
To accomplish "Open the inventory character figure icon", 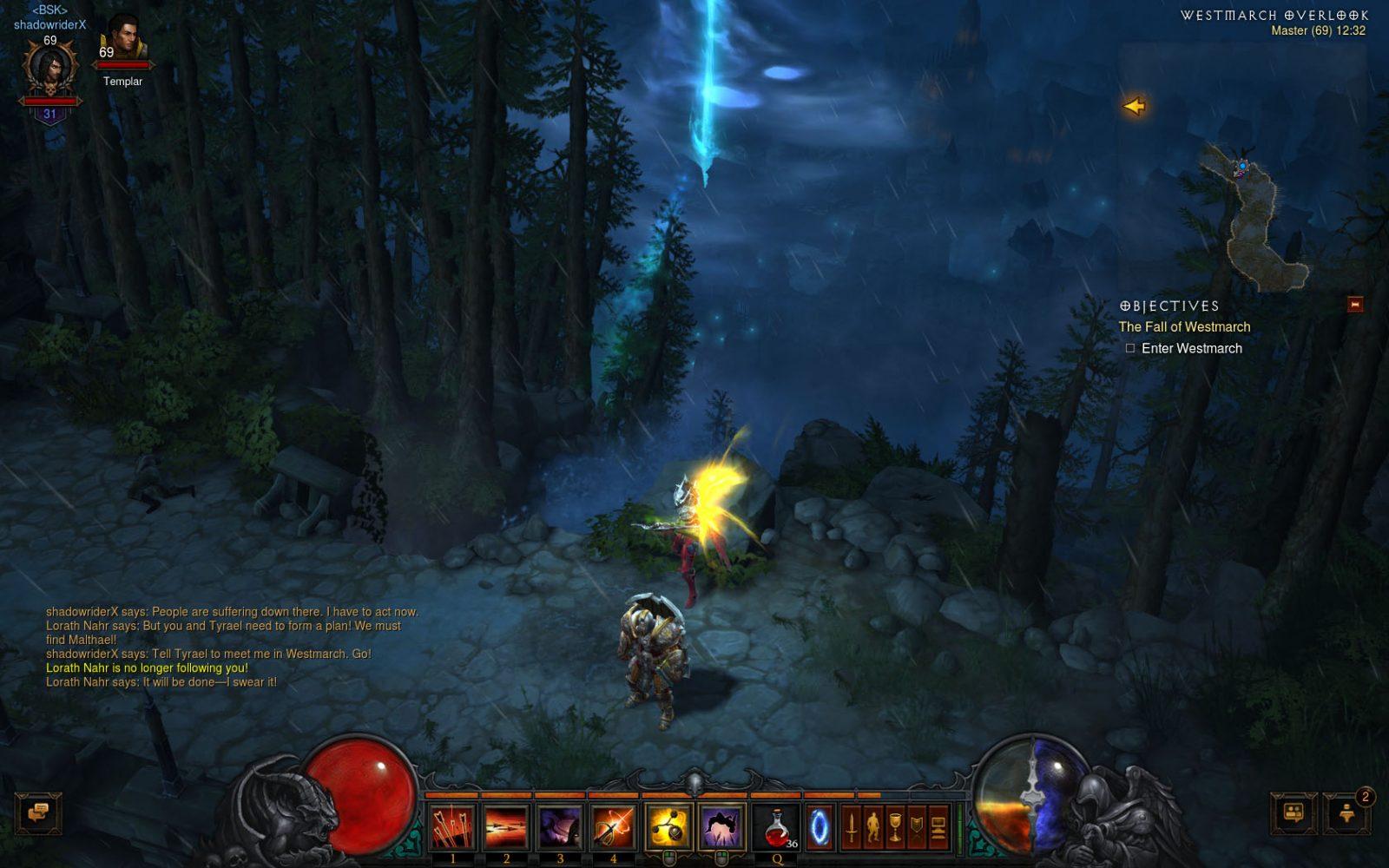I will [x=873, y=826].
